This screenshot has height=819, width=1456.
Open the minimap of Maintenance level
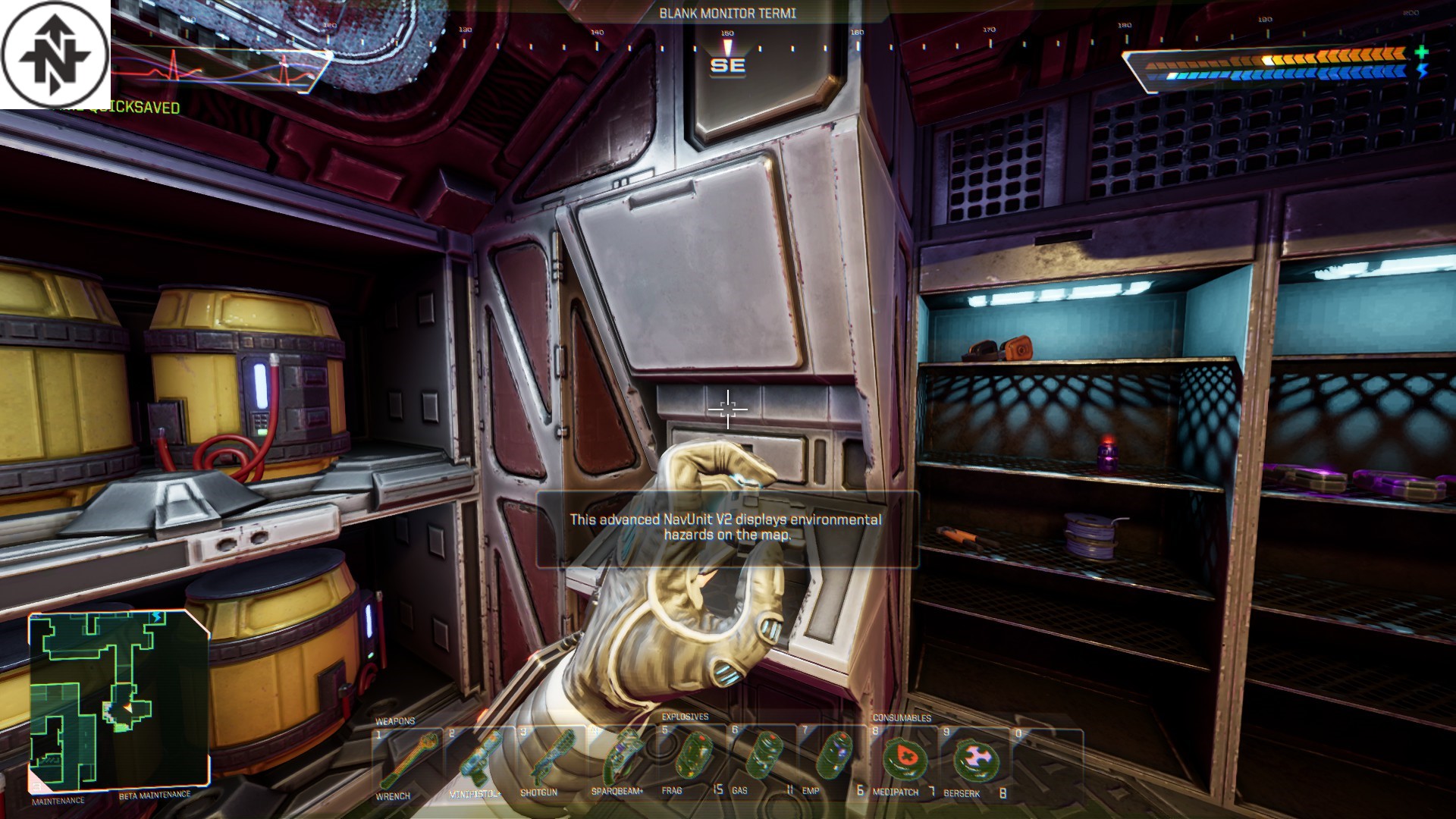pyautogui.click(x=119, y=700)
